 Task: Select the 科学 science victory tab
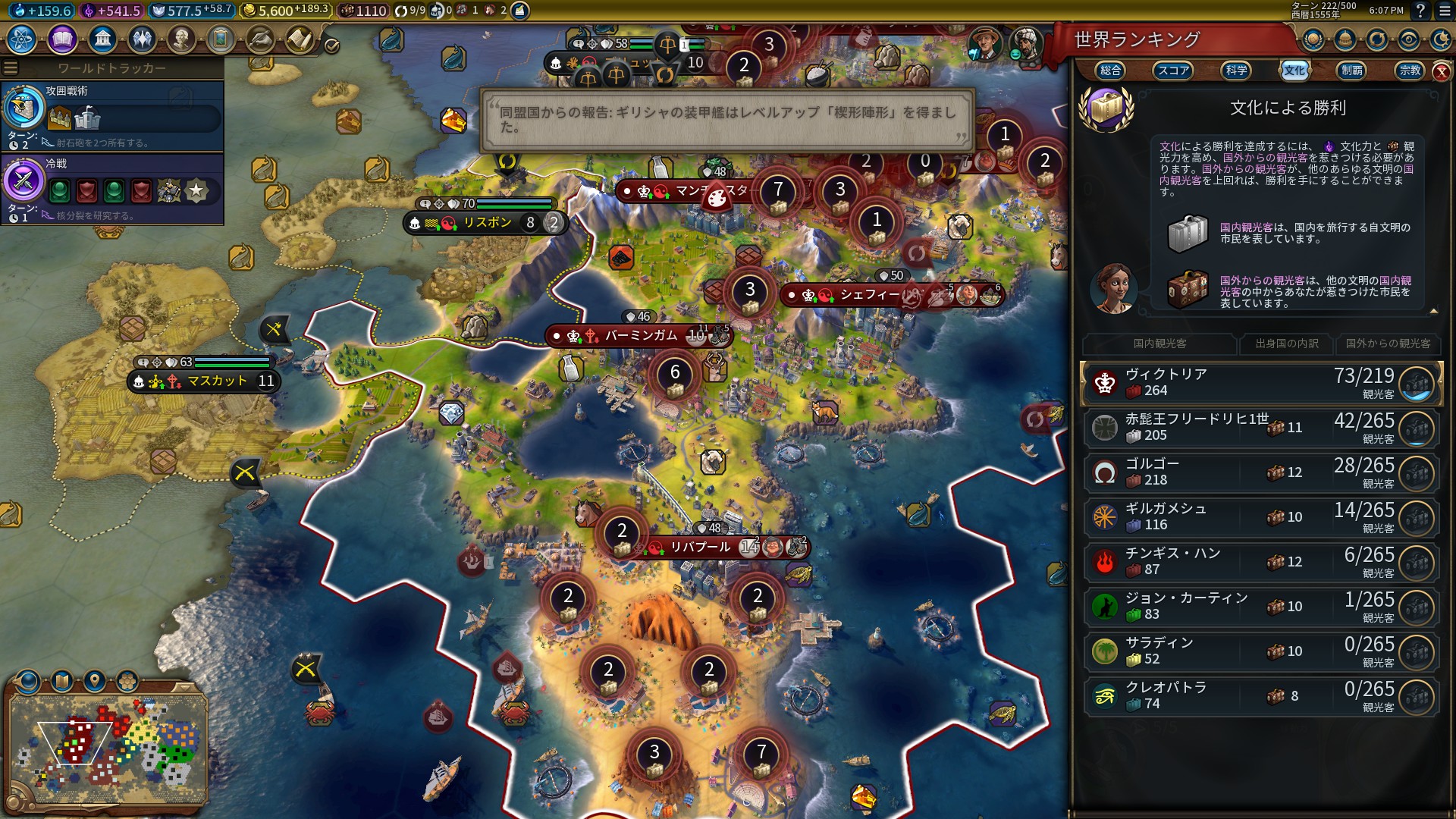tap(1236, 71)
